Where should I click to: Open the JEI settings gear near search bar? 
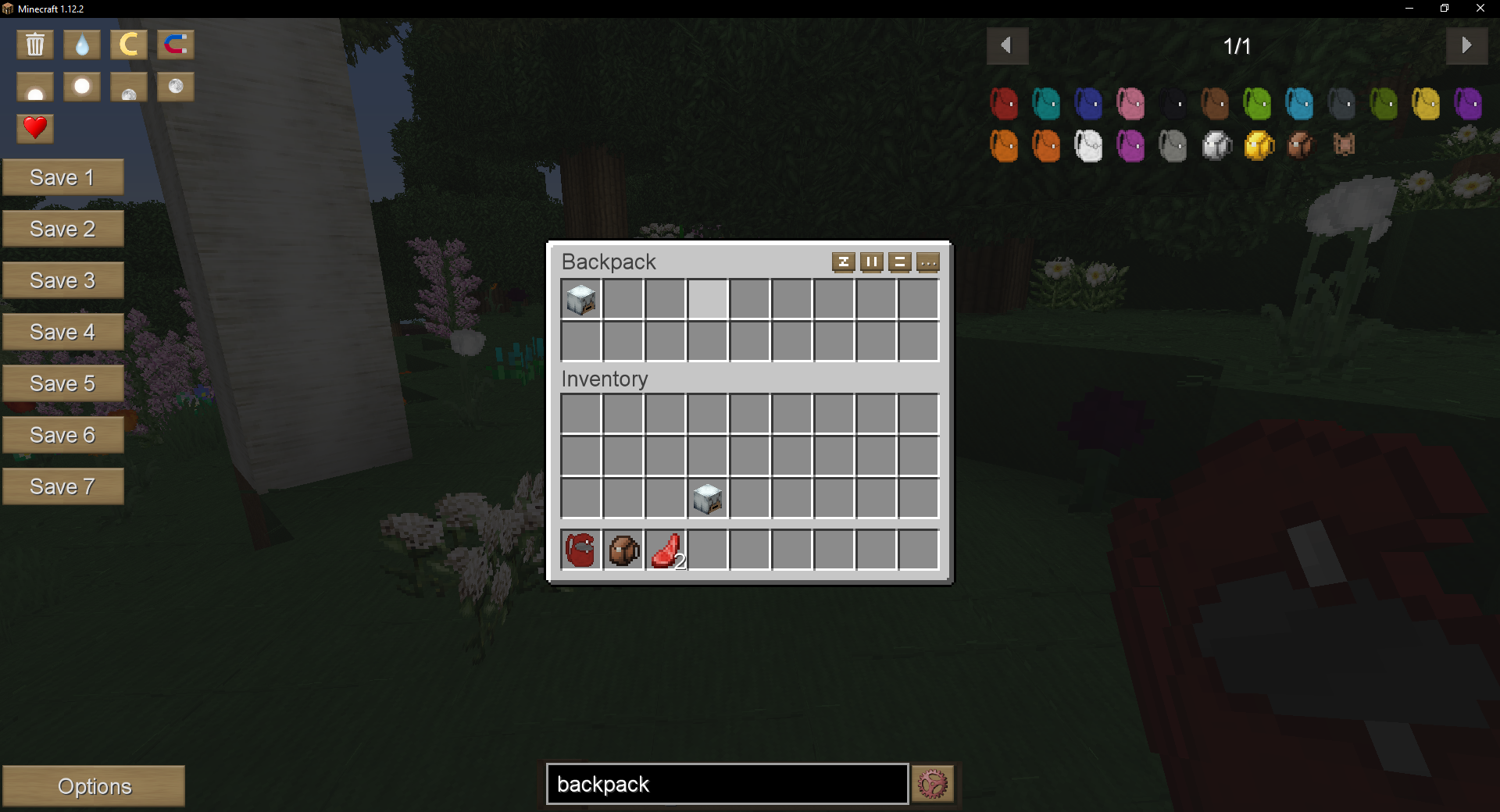coord(933,784)
